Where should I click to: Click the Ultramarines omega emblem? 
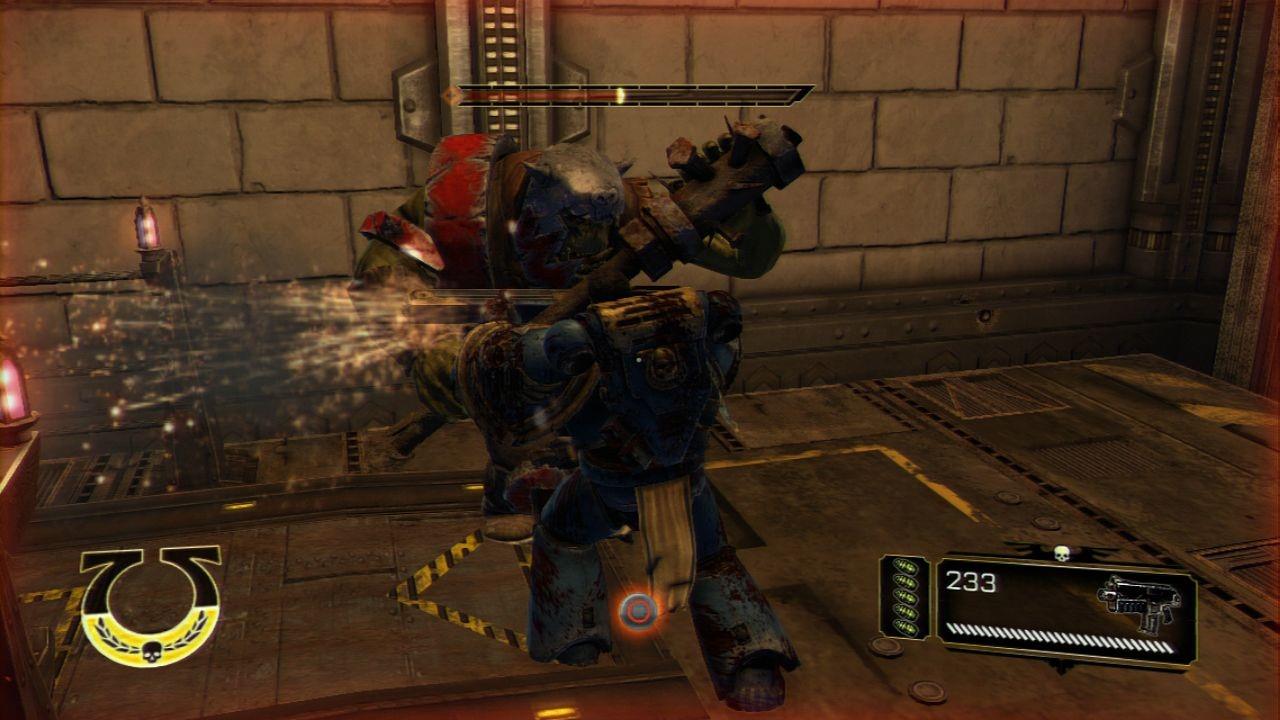point(151,603)
